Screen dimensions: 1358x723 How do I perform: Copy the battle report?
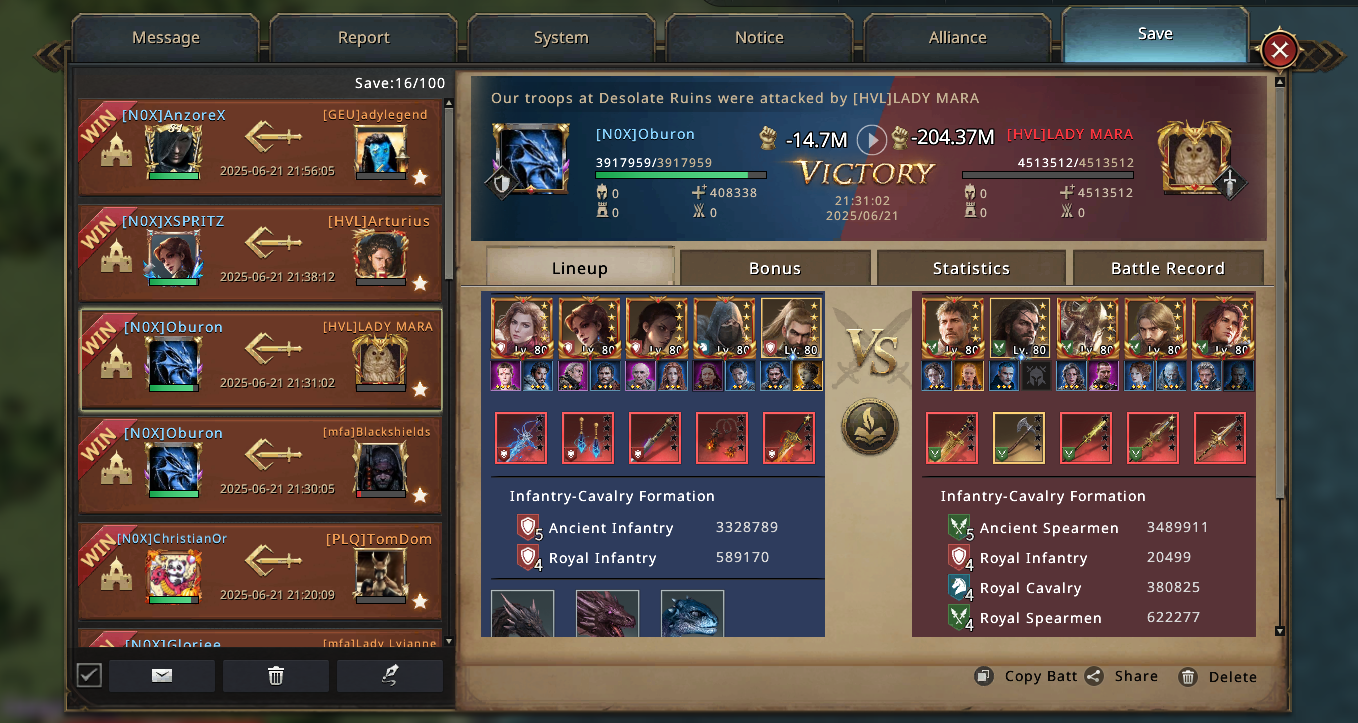[1028, 677]
